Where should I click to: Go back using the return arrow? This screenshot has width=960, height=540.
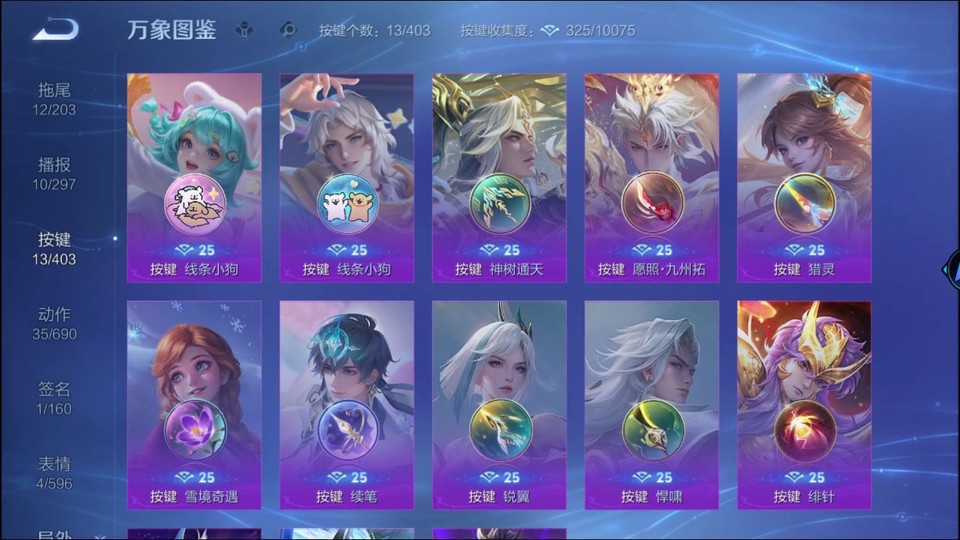coord(55,30)
